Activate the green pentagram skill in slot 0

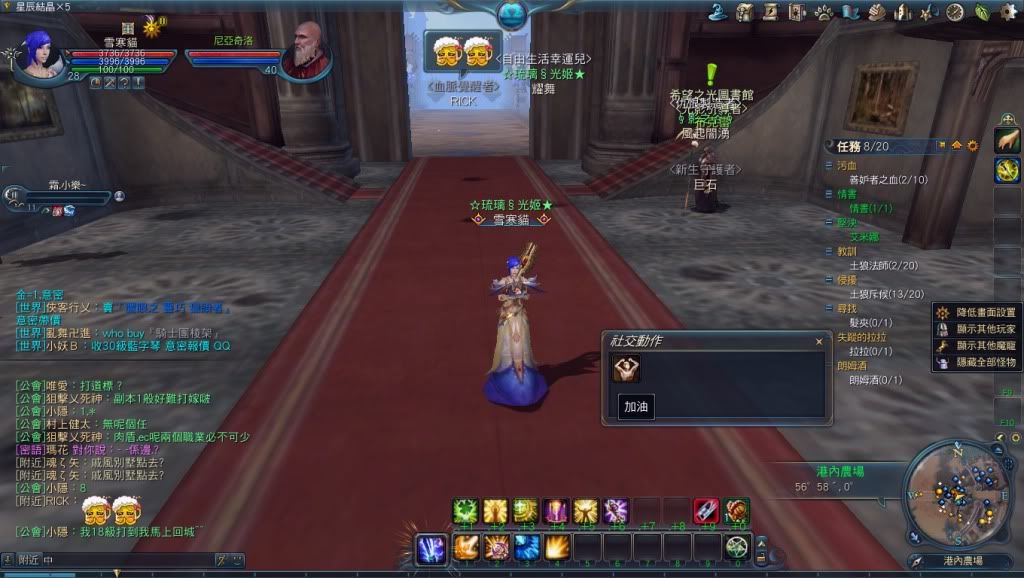point(738,548)
